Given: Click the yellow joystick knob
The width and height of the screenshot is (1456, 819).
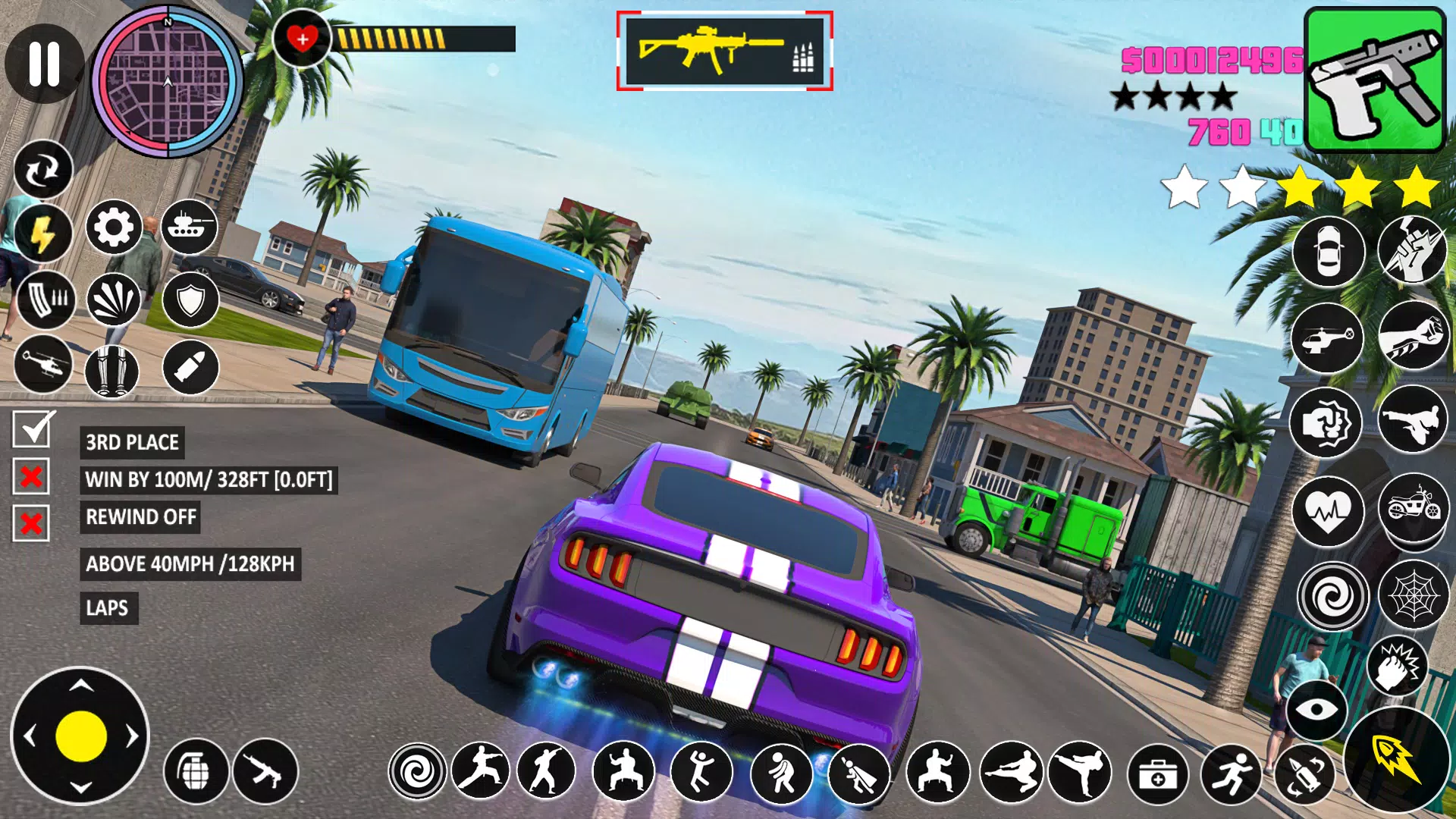Looking at the screenshot, I should click(x=80, y=736).
